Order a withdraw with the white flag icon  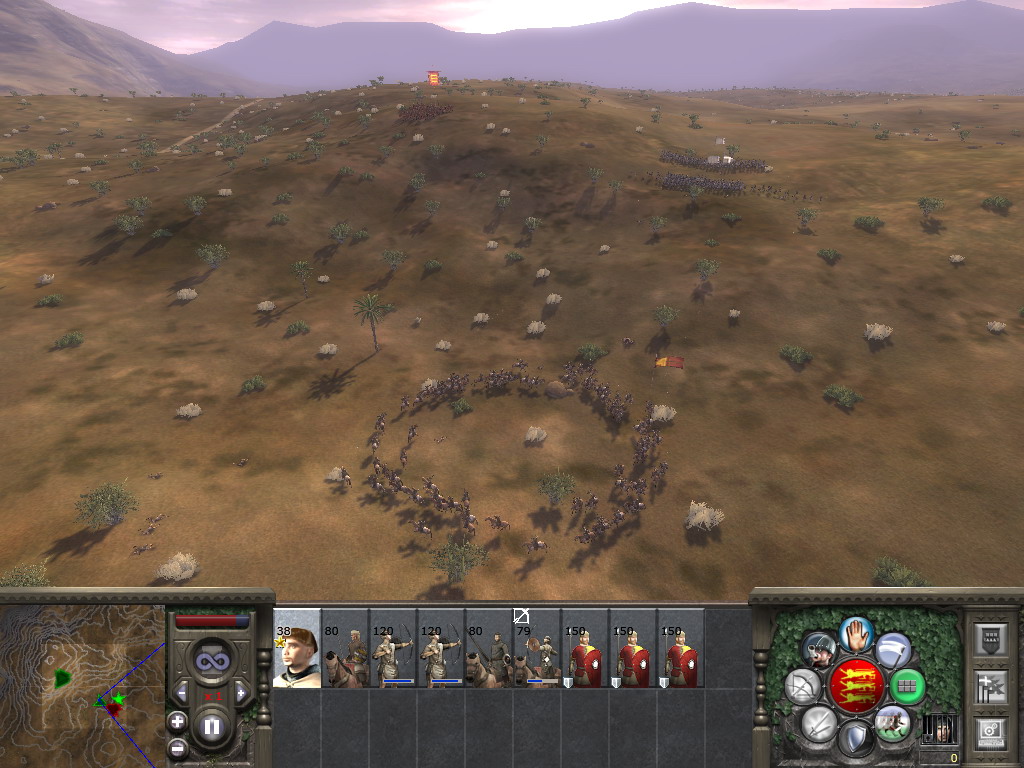click(893, 650)
